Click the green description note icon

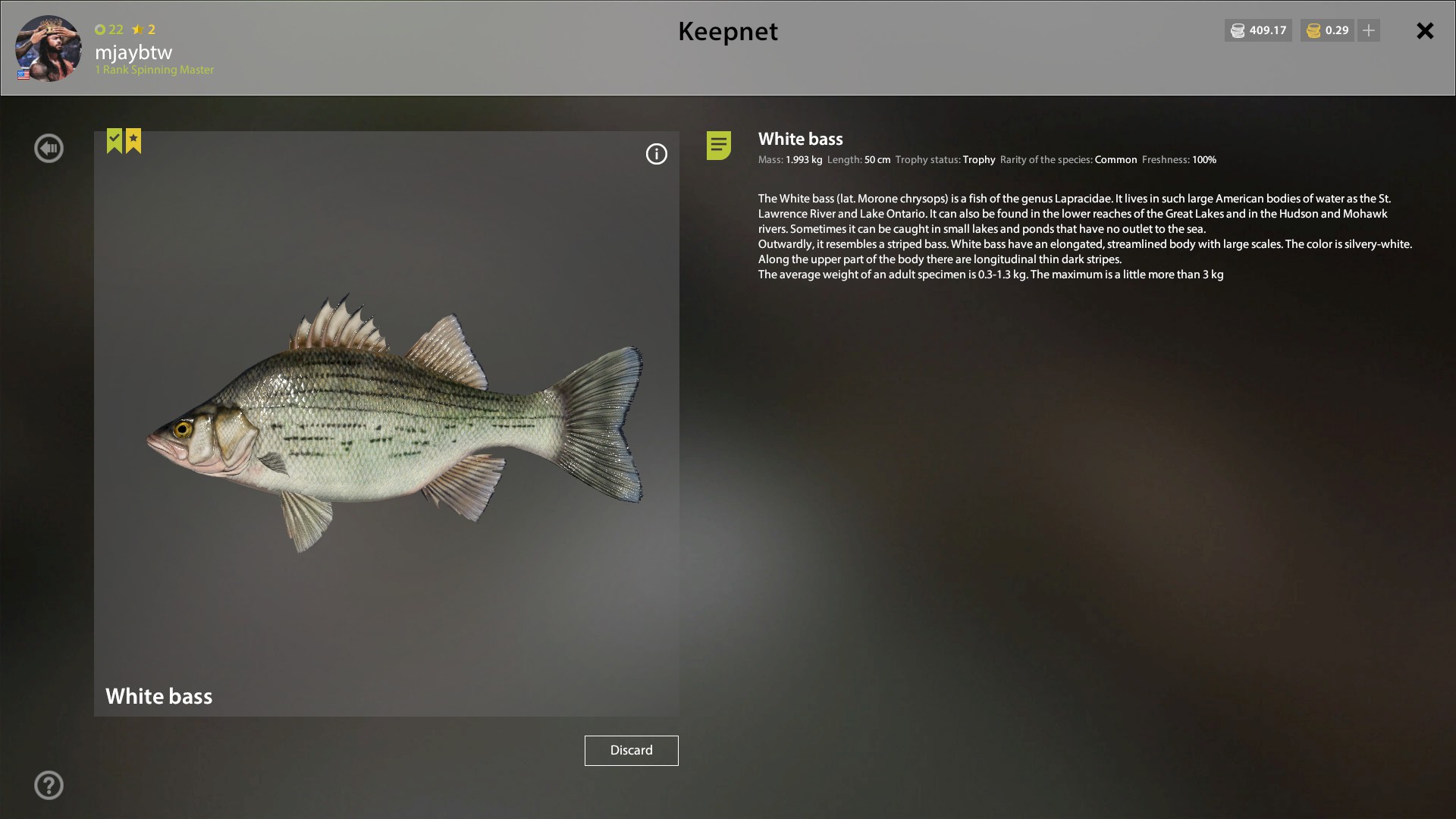(x=719, y=145)
